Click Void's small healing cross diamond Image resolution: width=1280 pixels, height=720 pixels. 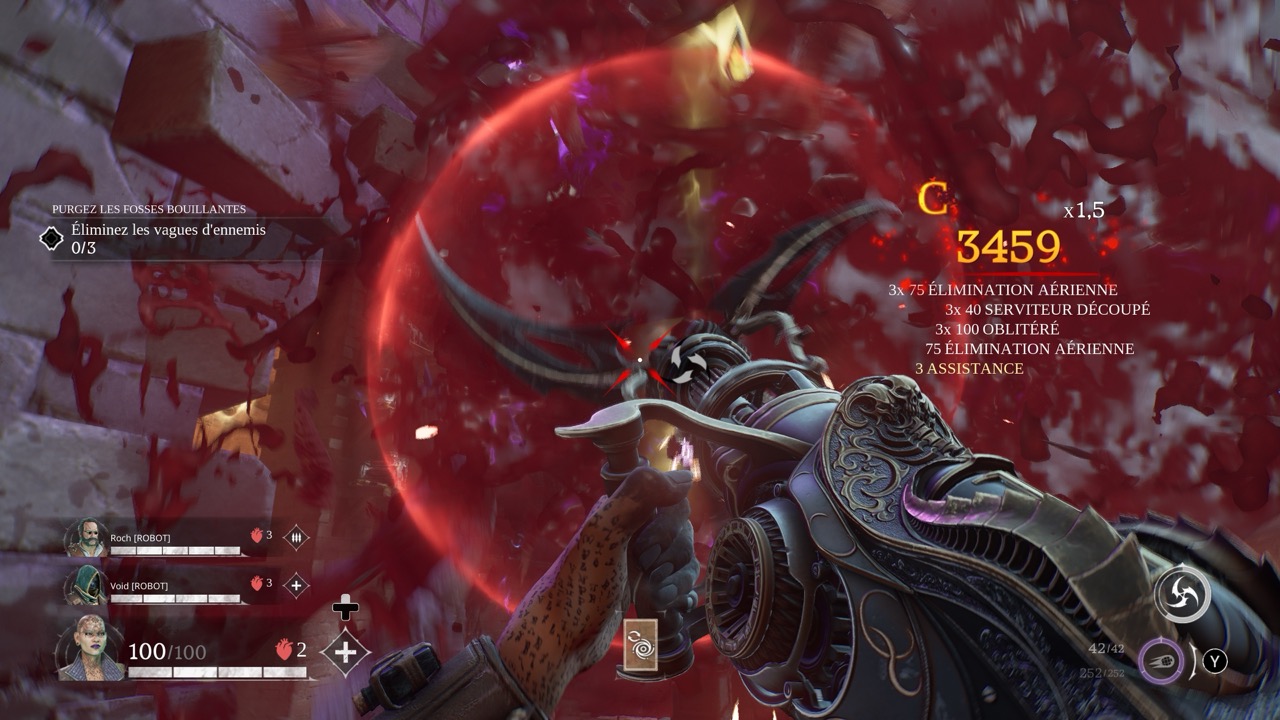296,585
